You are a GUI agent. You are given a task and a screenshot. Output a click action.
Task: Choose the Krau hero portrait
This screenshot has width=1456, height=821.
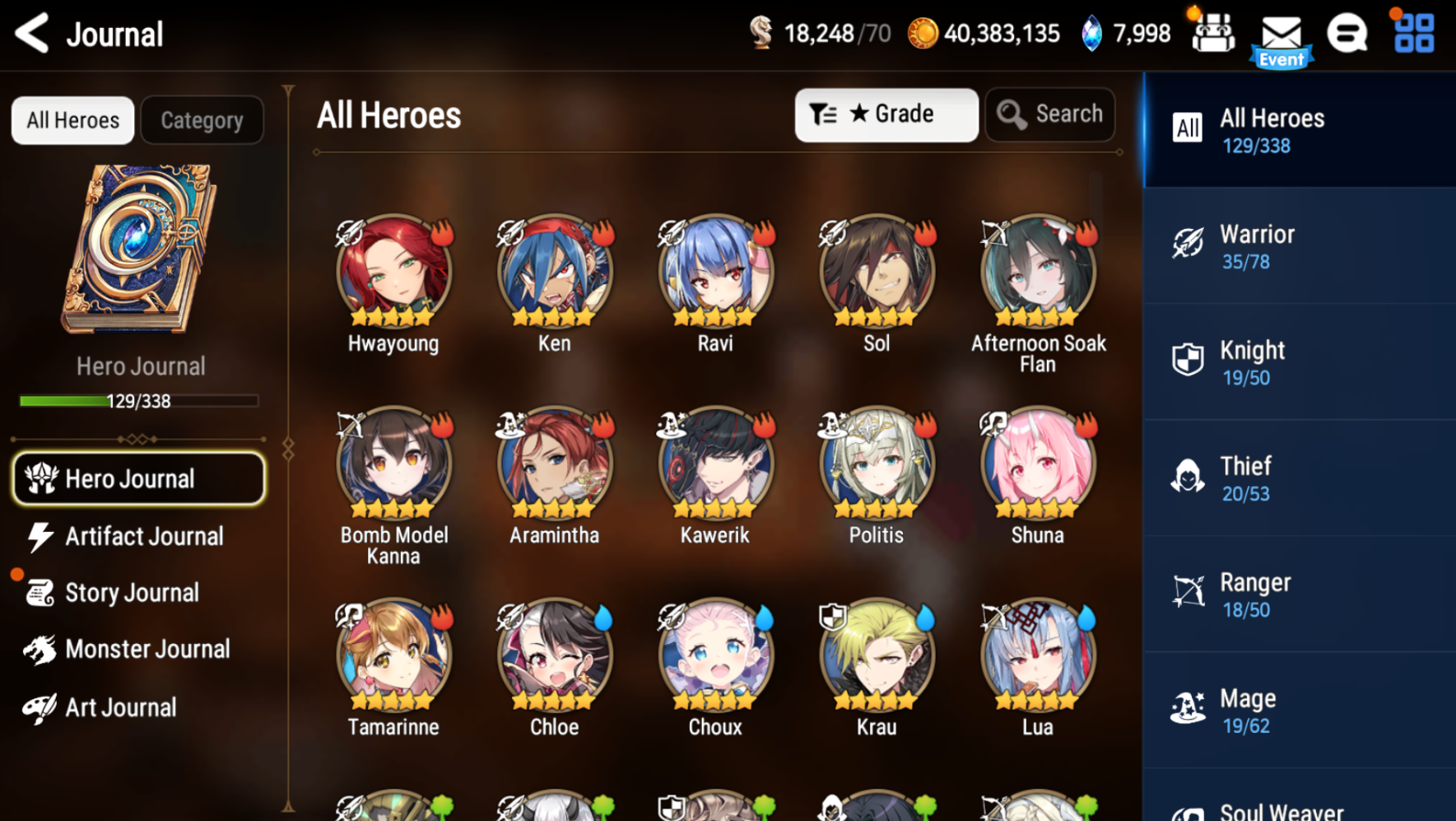[x=877, y=655]
